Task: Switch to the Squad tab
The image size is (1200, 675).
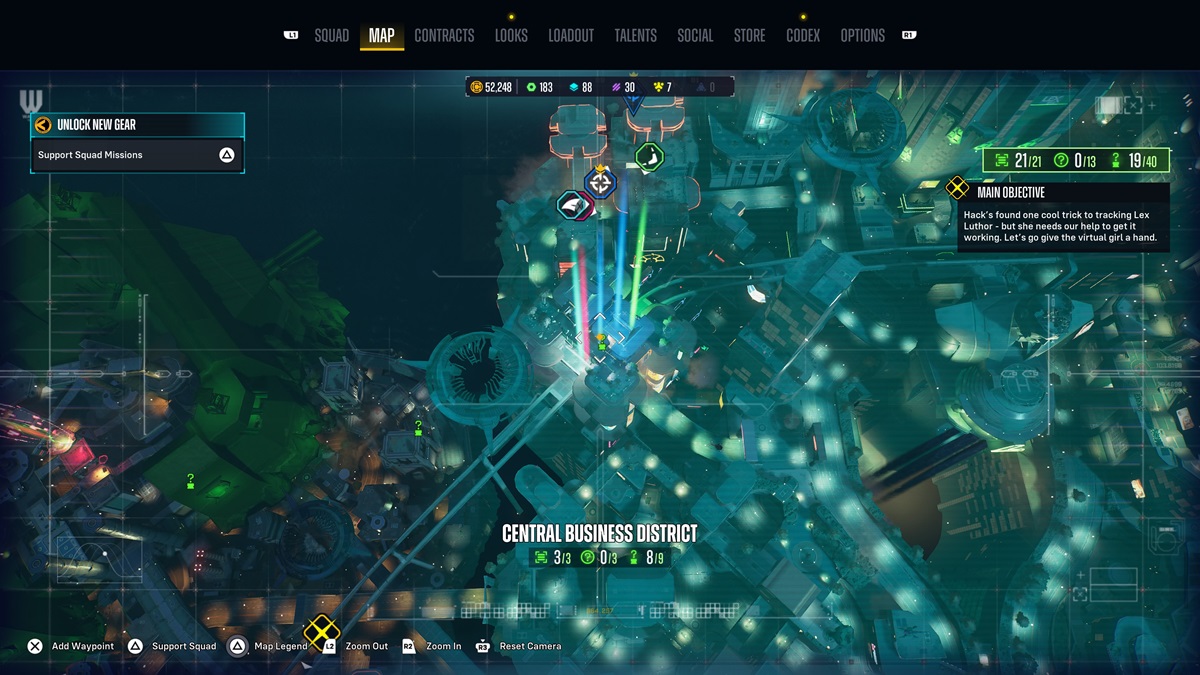Action: [331, 36]
